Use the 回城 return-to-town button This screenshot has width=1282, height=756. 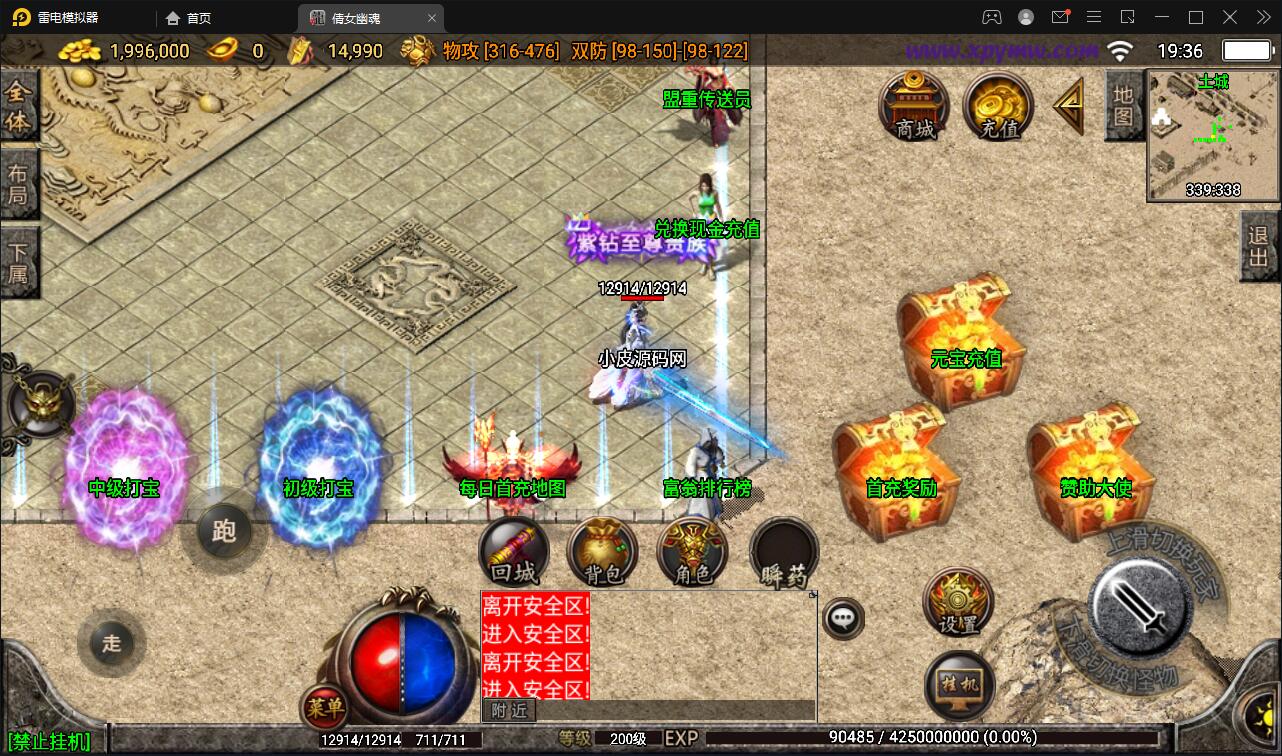[x=514, y=552]
